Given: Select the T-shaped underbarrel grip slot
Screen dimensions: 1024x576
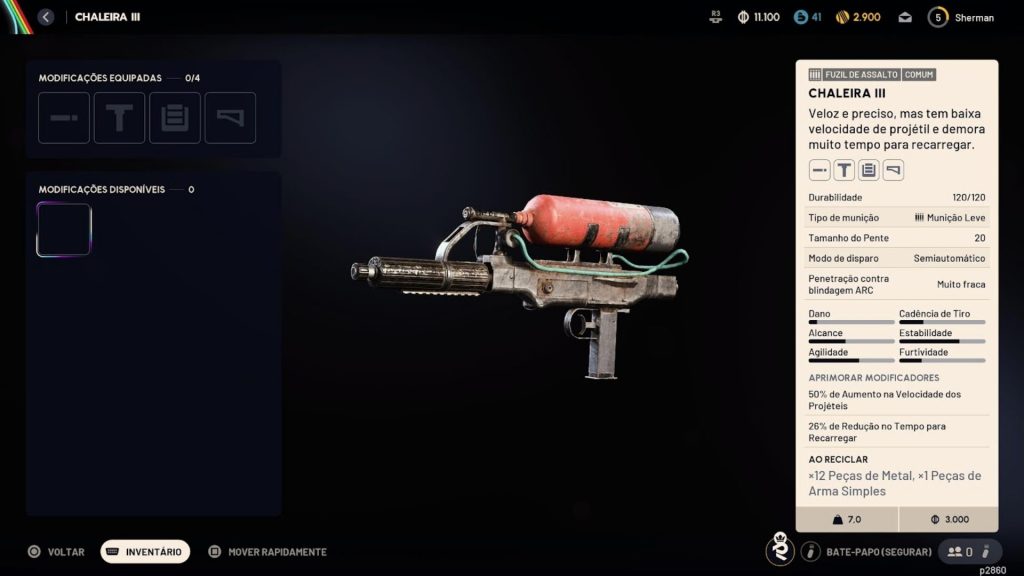Looking at the screenshot, I should click(120, 118).
